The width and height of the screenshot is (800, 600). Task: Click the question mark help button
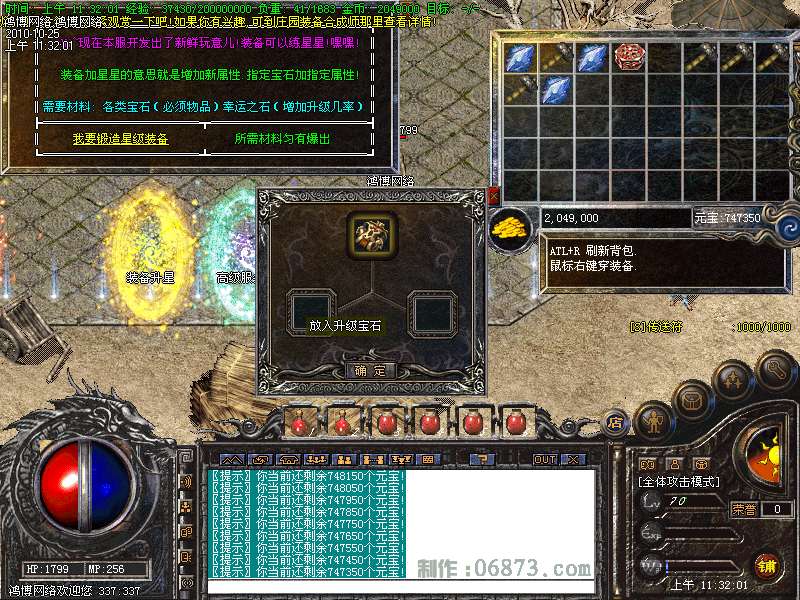pos(483,459)
